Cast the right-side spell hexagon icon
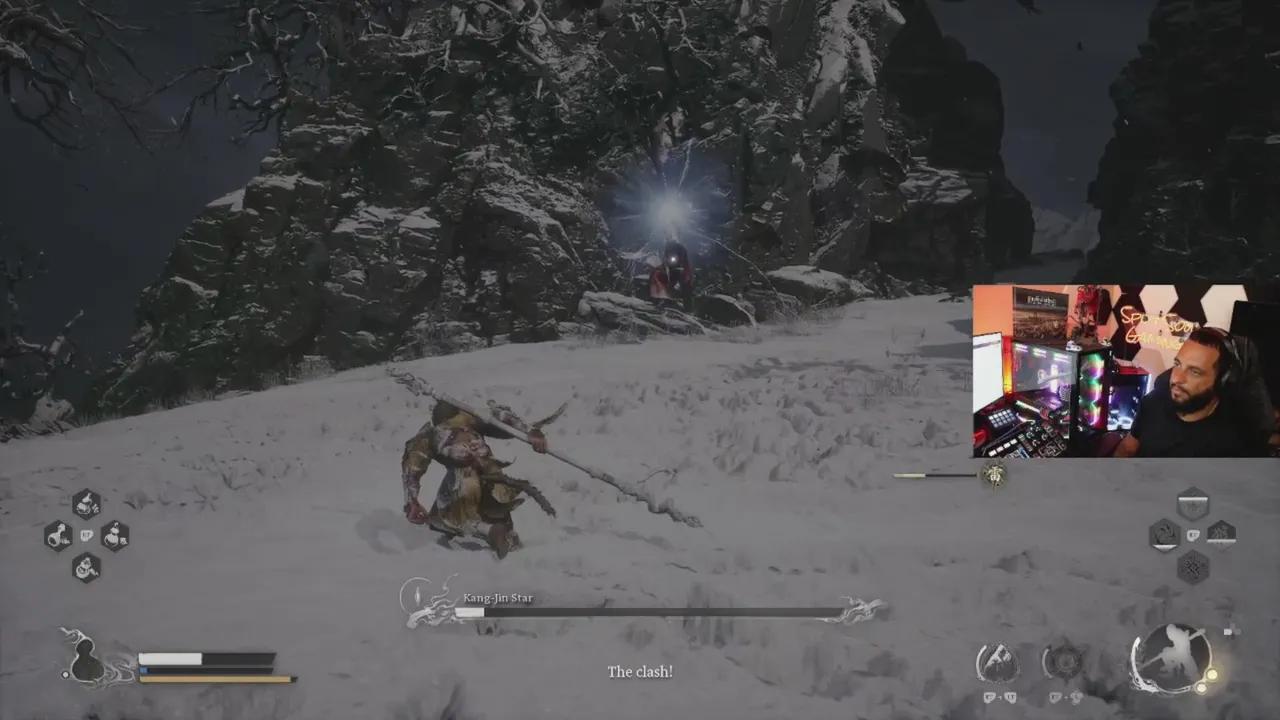Viewport: 1280px width, 720px height. click(1222, 535)
